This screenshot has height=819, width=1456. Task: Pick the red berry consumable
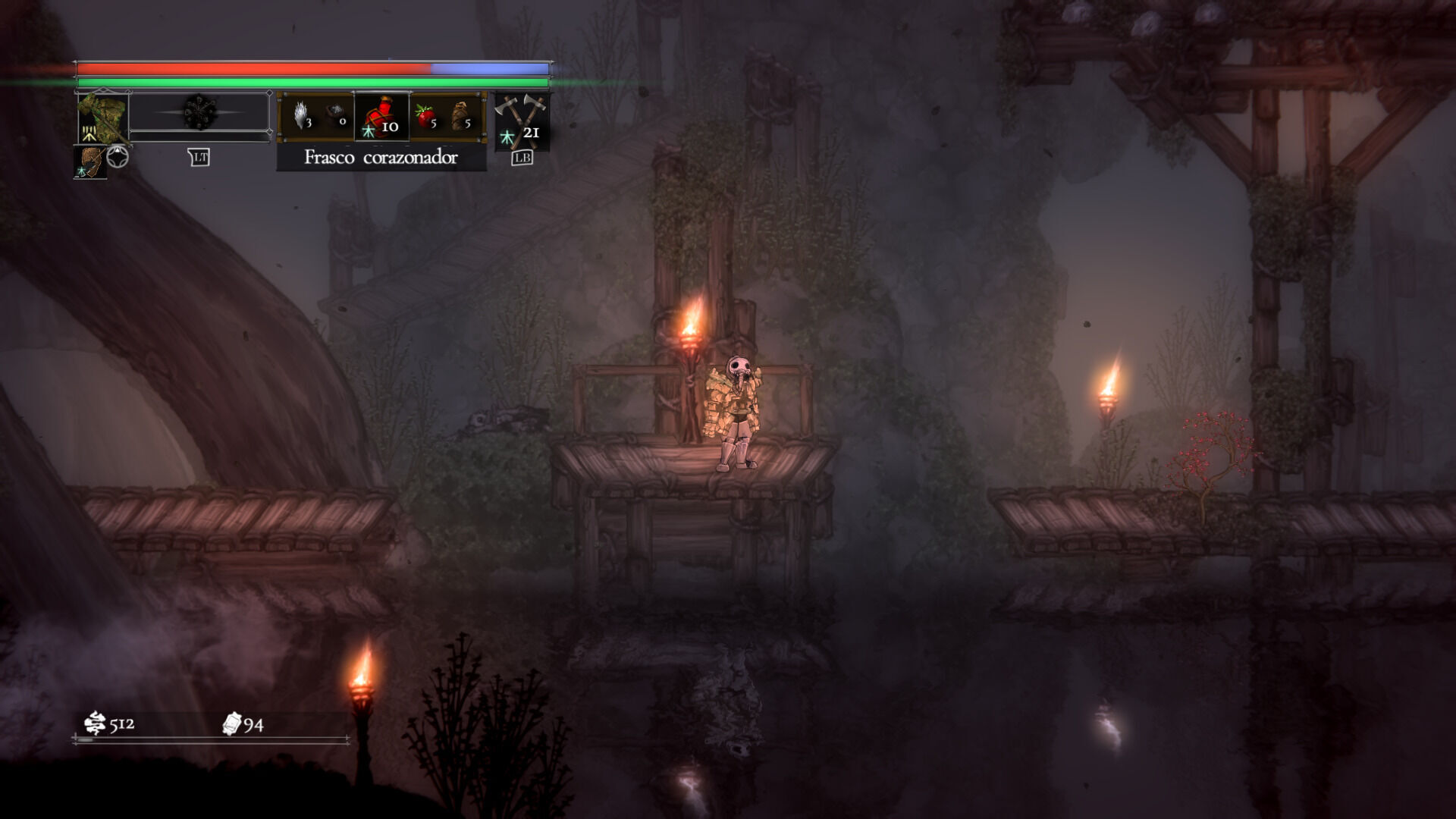tap(425, 117)
